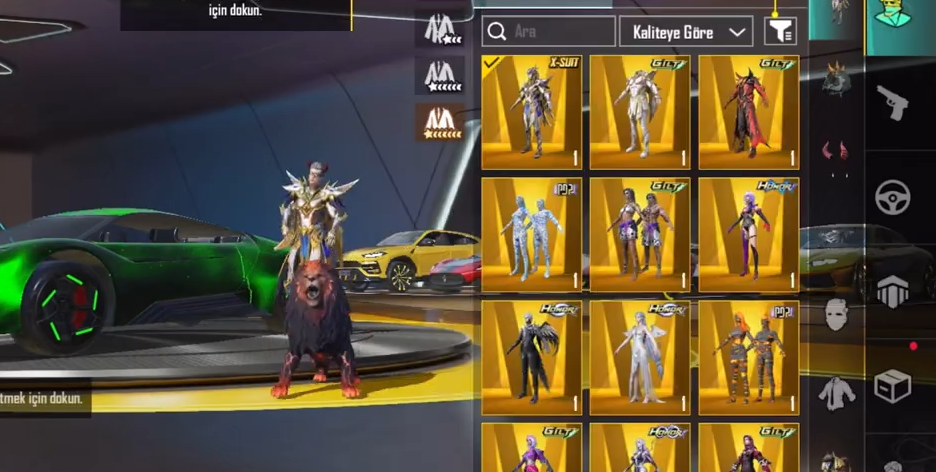The height and width of the screenshot is (472, 936).
Task: Open the striped shield emblem category
Action: (892, 291)
